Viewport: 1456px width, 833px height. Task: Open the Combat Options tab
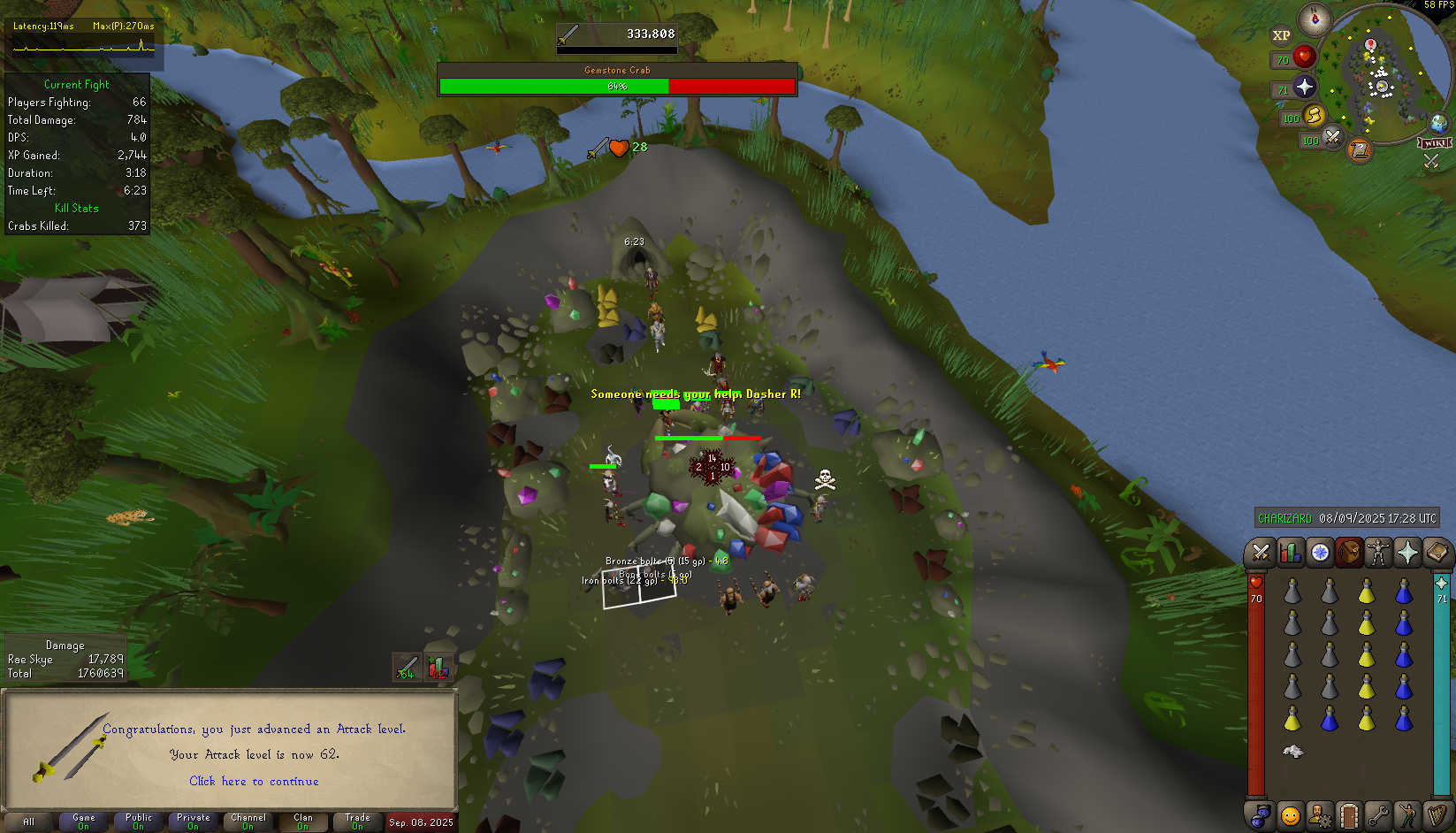(1261, 553)
